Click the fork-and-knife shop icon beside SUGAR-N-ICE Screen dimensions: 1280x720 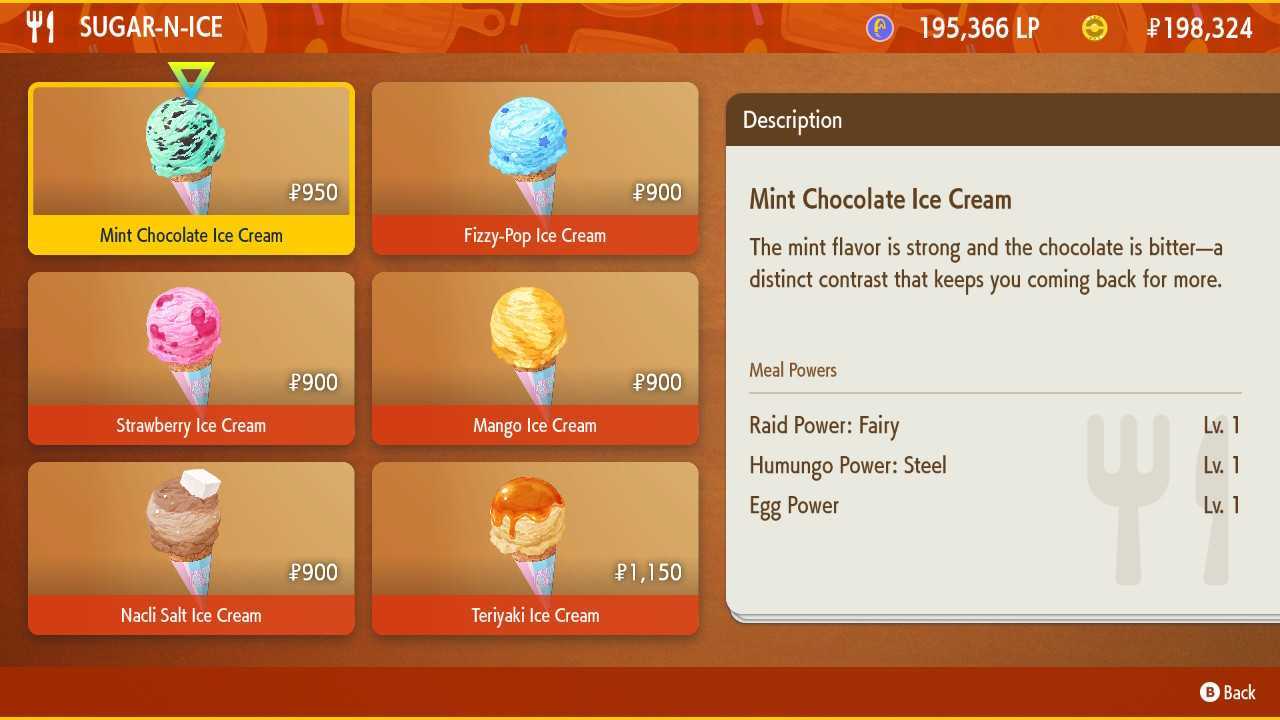(x=40, y=27)
